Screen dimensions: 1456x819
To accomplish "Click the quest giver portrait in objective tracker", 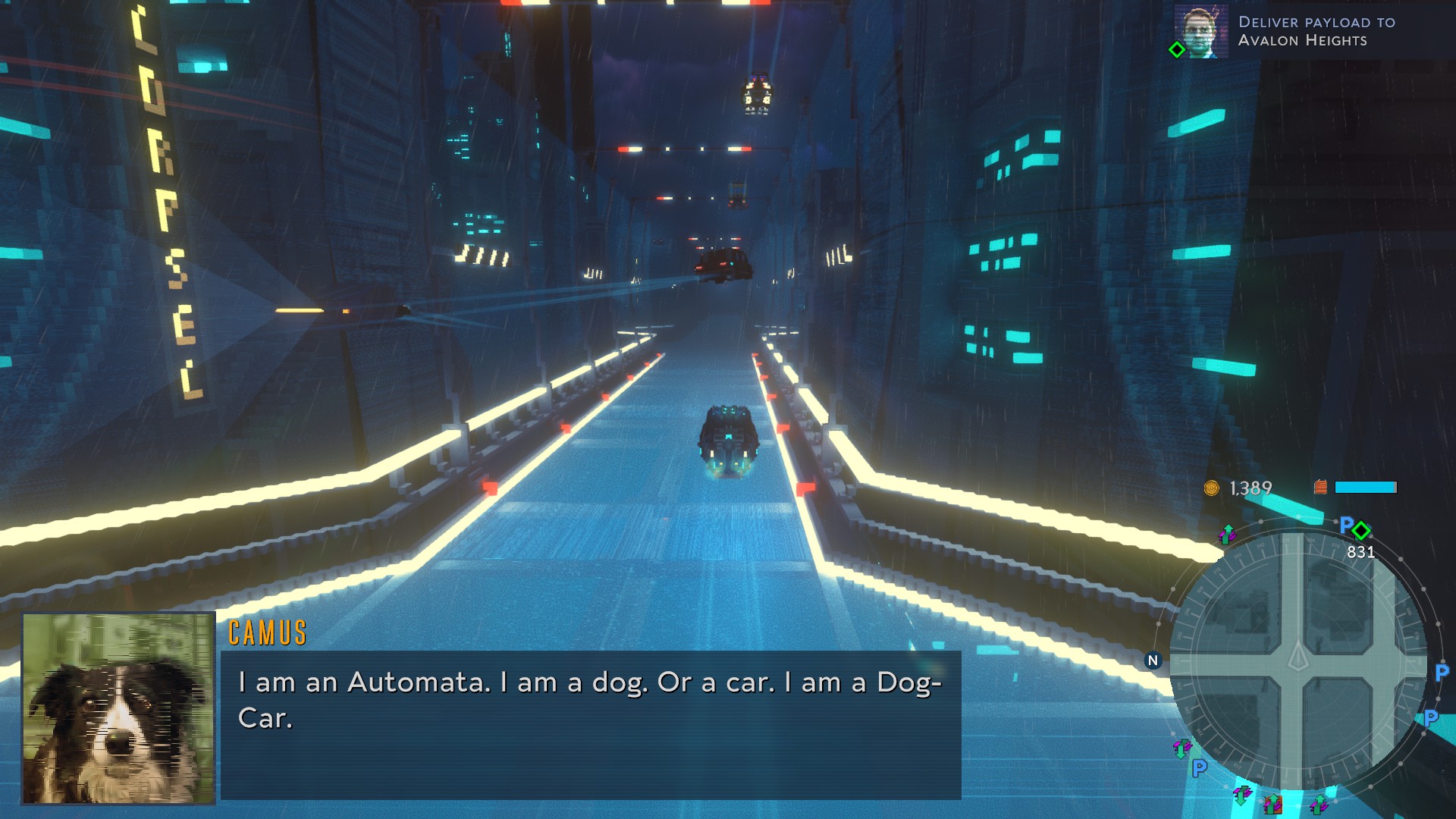I will tap(1201, 31).
